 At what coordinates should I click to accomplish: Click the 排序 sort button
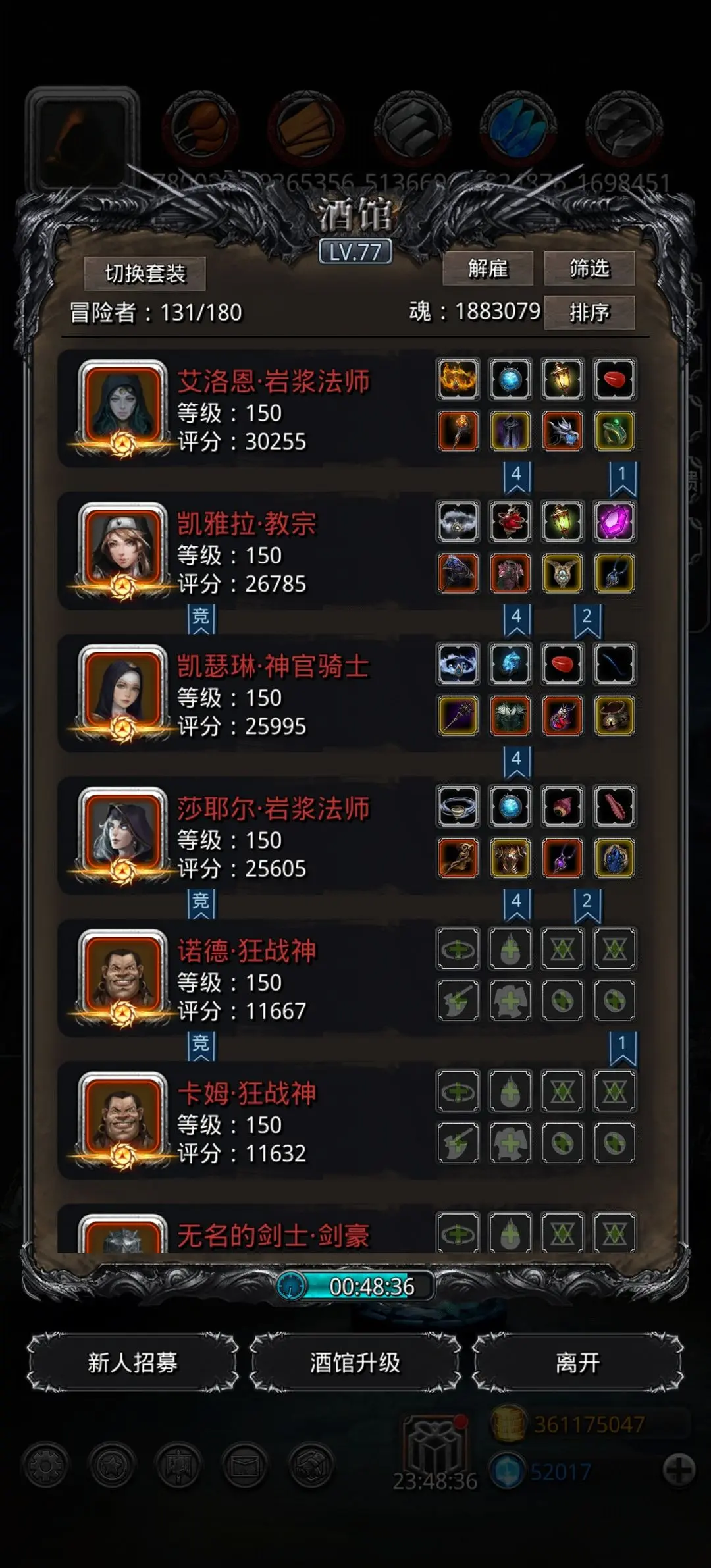pos(589,312)
